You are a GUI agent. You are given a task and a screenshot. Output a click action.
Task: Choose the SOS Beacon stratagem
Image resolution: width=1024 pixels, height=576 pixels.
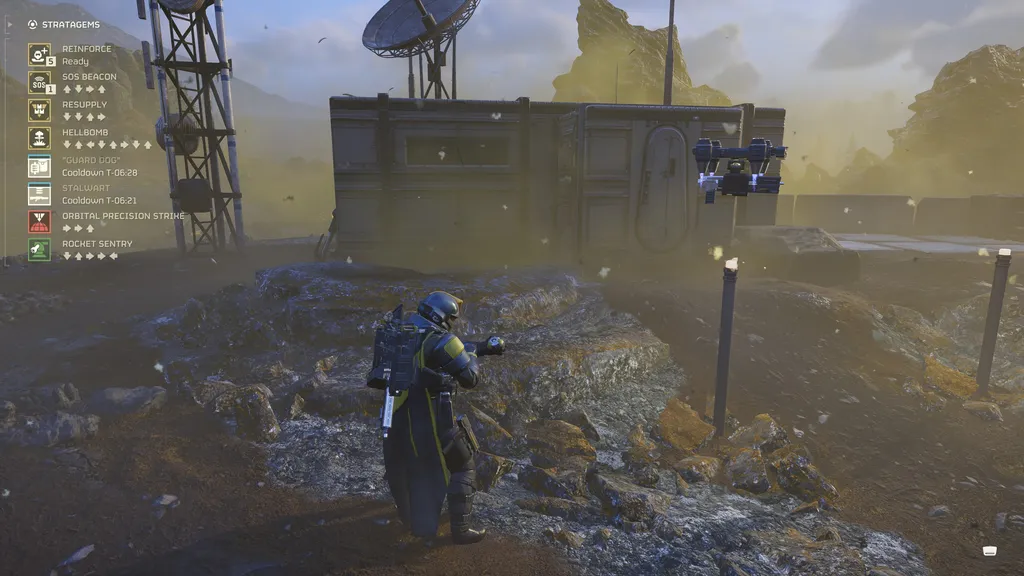click(39, 82)
